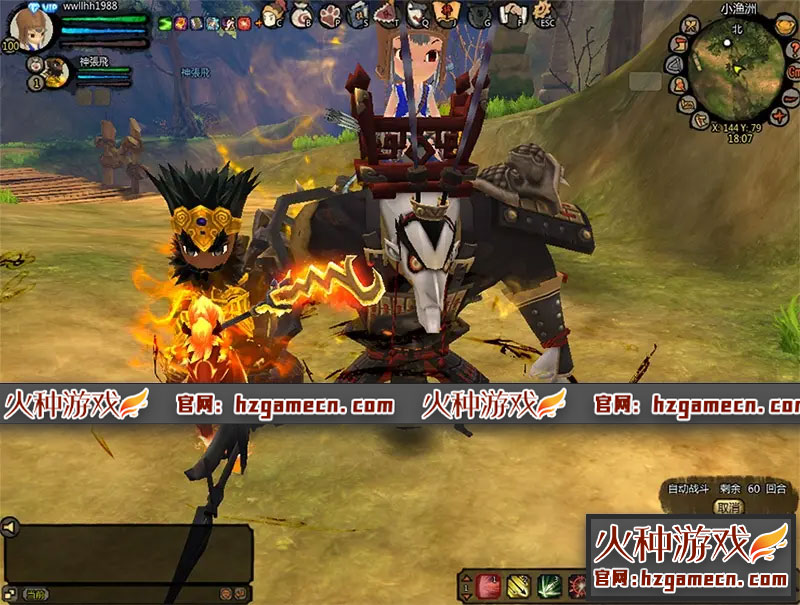The width and height of the screenshot is (800, 605).
Task: Open the skill book icon marked S
Action: pyautogui.click(x=357, y=15)
